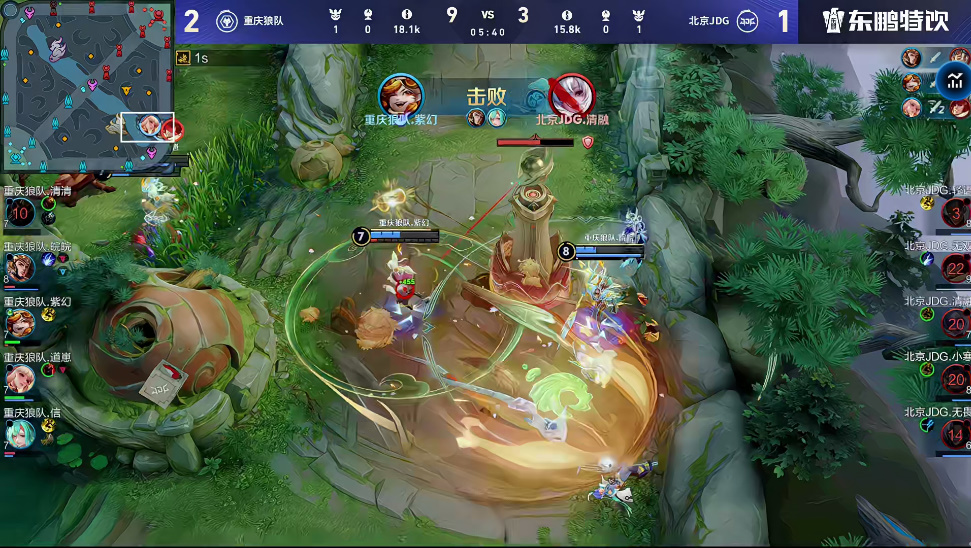
Task: Select the 北京JDG player with respawn timer 3
Action: pyautogui.click(x=956, y=212)
